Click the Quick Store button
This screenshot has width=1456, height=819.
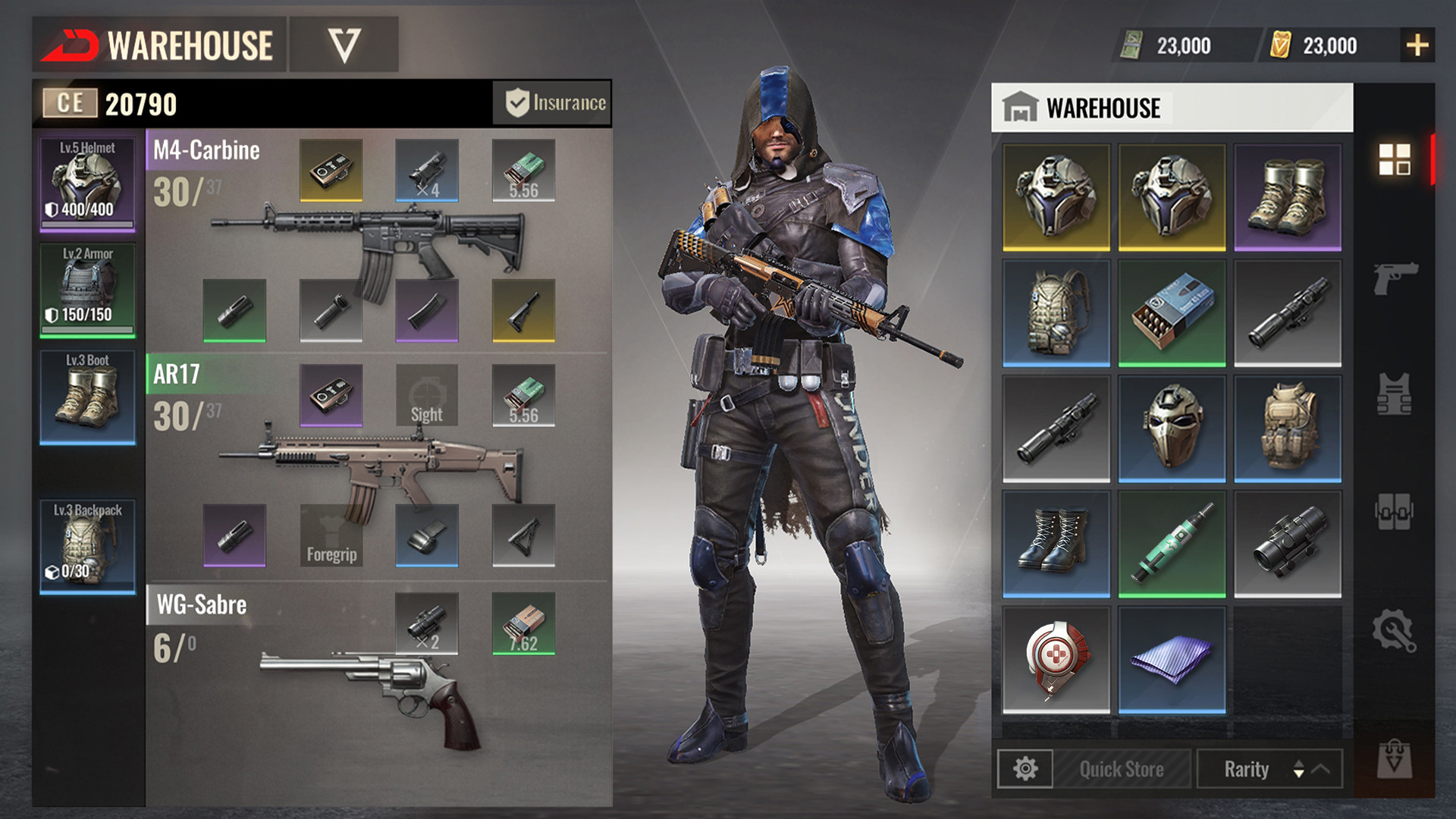[1121, 770]
